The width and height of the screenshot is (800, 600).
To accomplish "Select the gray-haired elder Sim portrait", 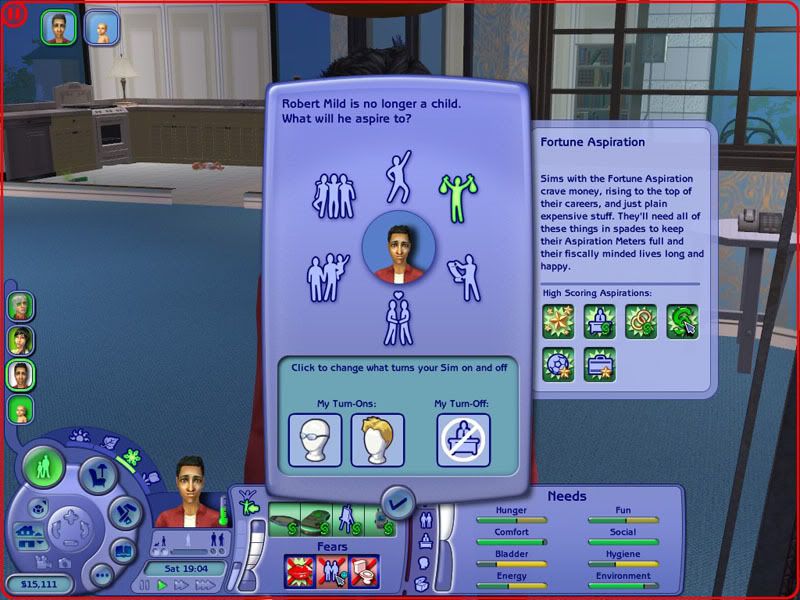I will point(21,306).
